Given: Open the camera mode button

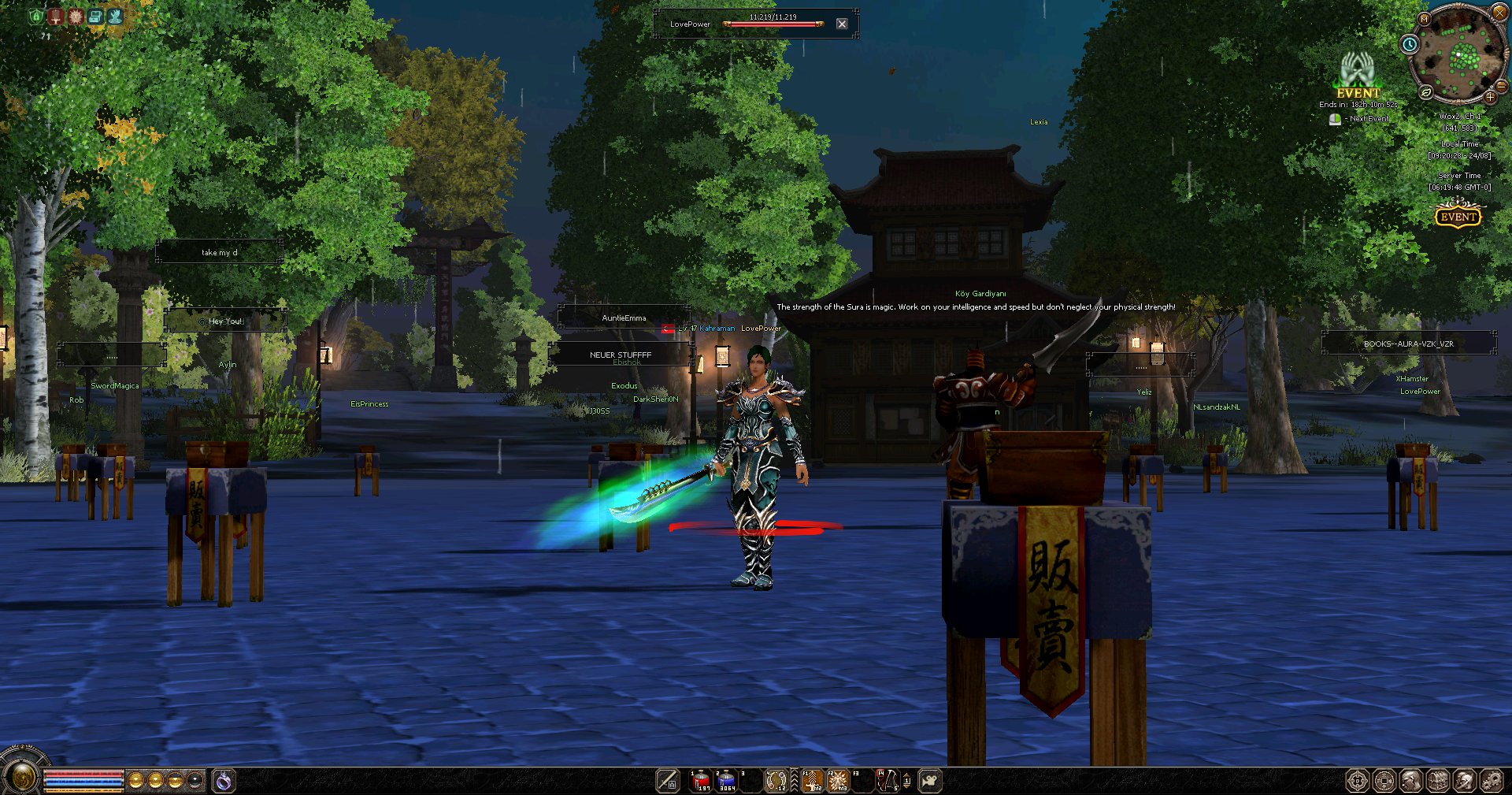Looking at the screenshot, I should click(x=930, y=781).
